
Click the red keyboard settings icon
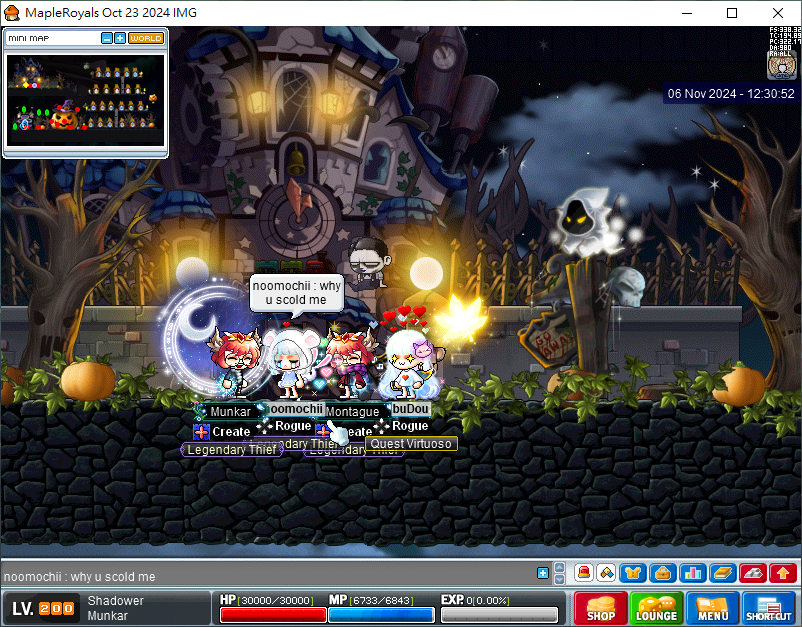tap(752, 573)
